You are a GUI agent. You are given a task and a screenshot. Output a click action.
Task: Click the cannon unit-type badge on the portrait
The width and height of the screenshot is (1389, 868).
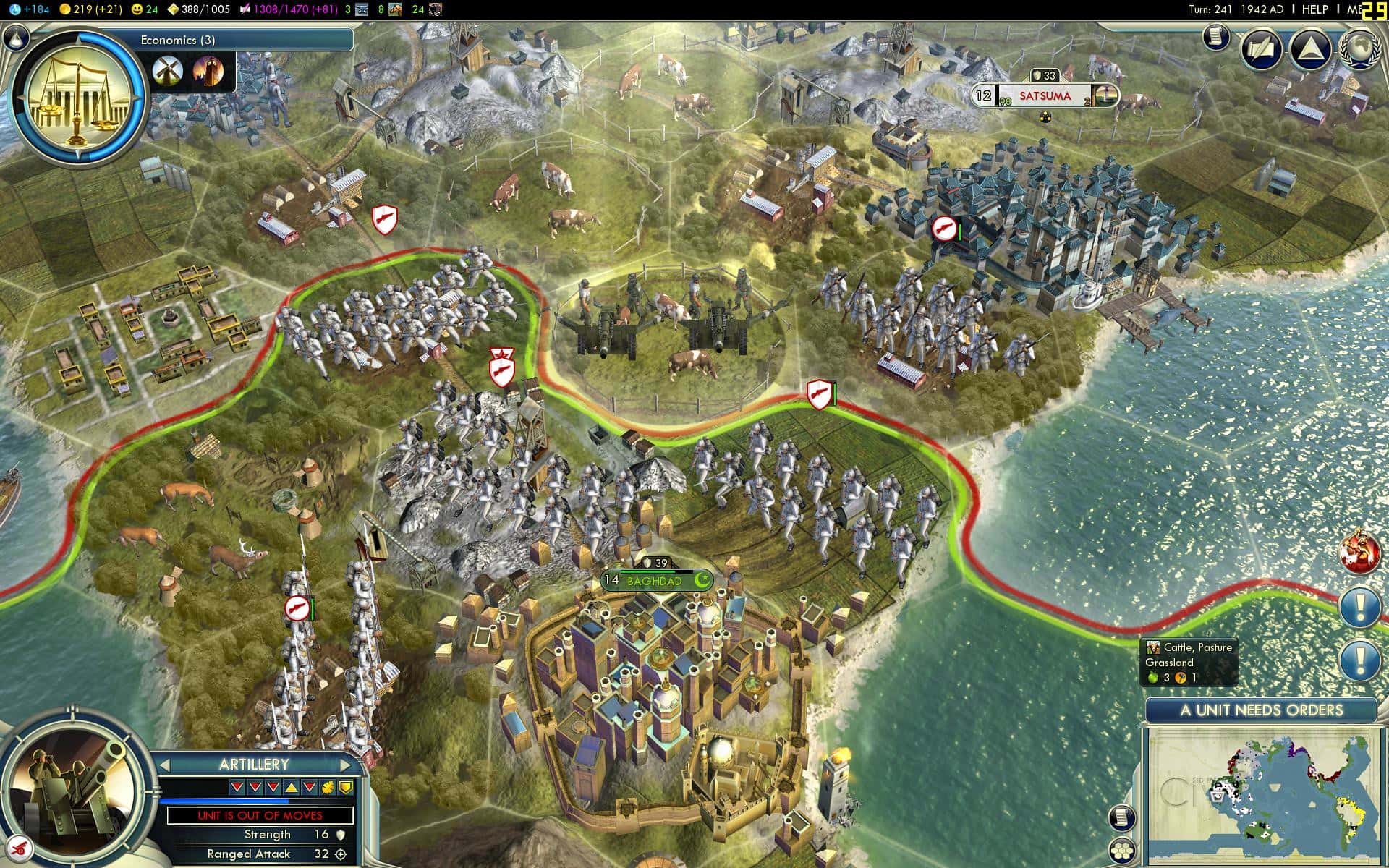22,846
